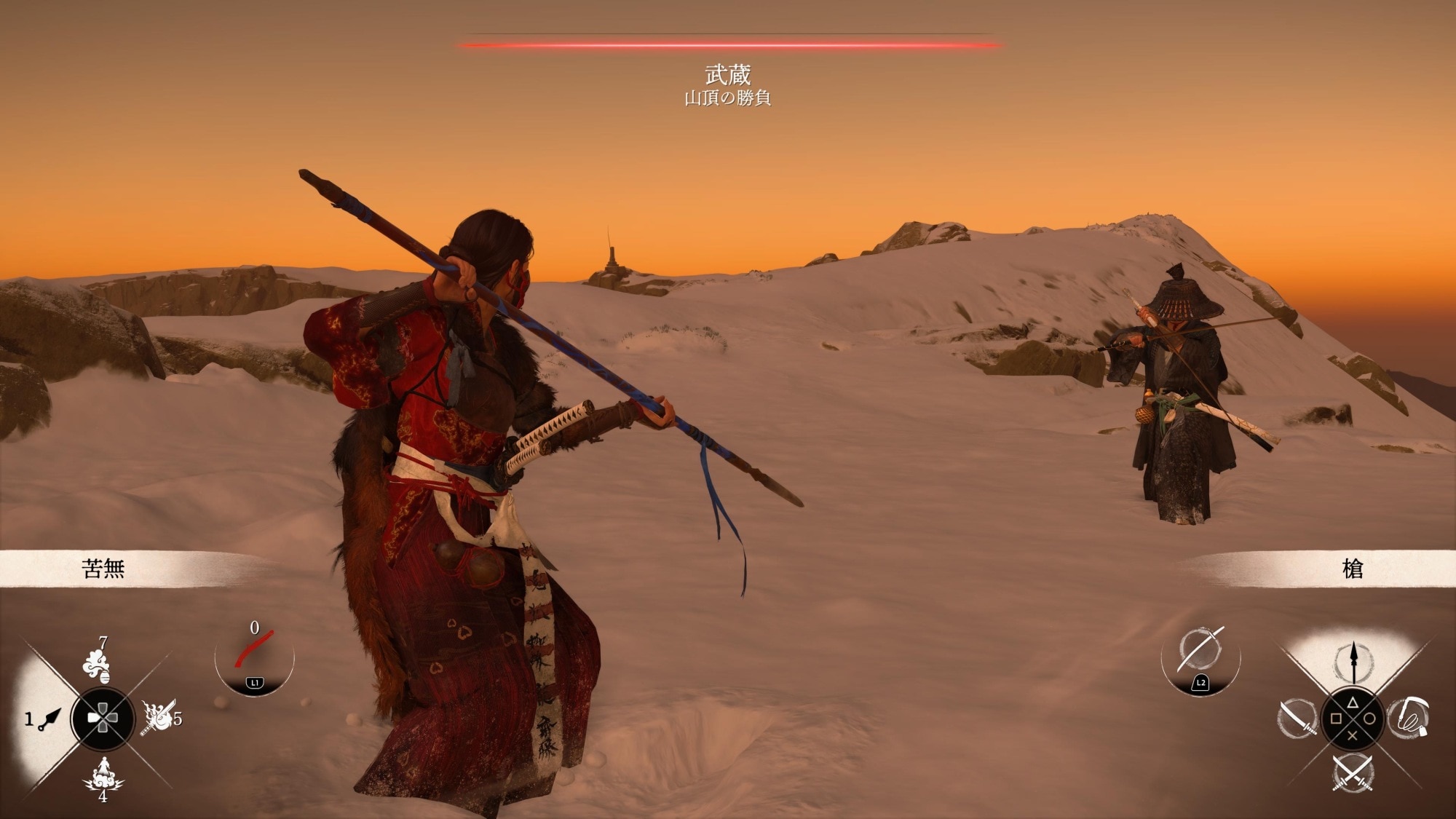Switch to the spear weapon
Viewport: 1456px width, 819px height.
1353,661
